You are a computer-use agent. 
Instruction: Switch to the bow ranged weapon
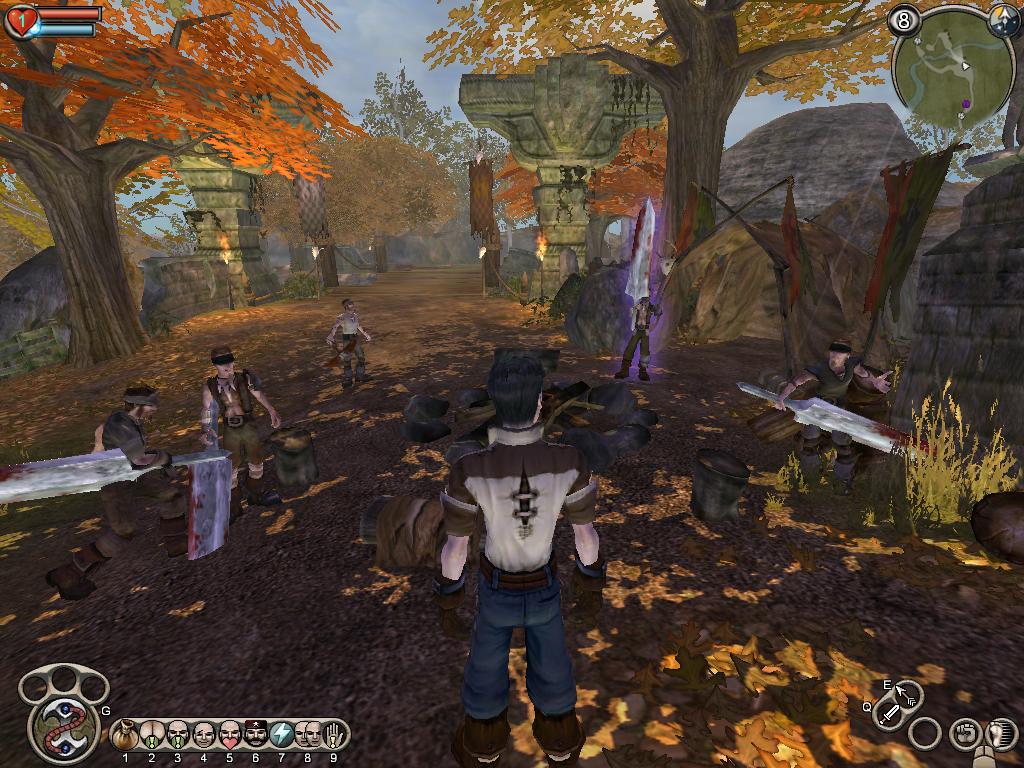pyautogui.click(x=908, y=692)
